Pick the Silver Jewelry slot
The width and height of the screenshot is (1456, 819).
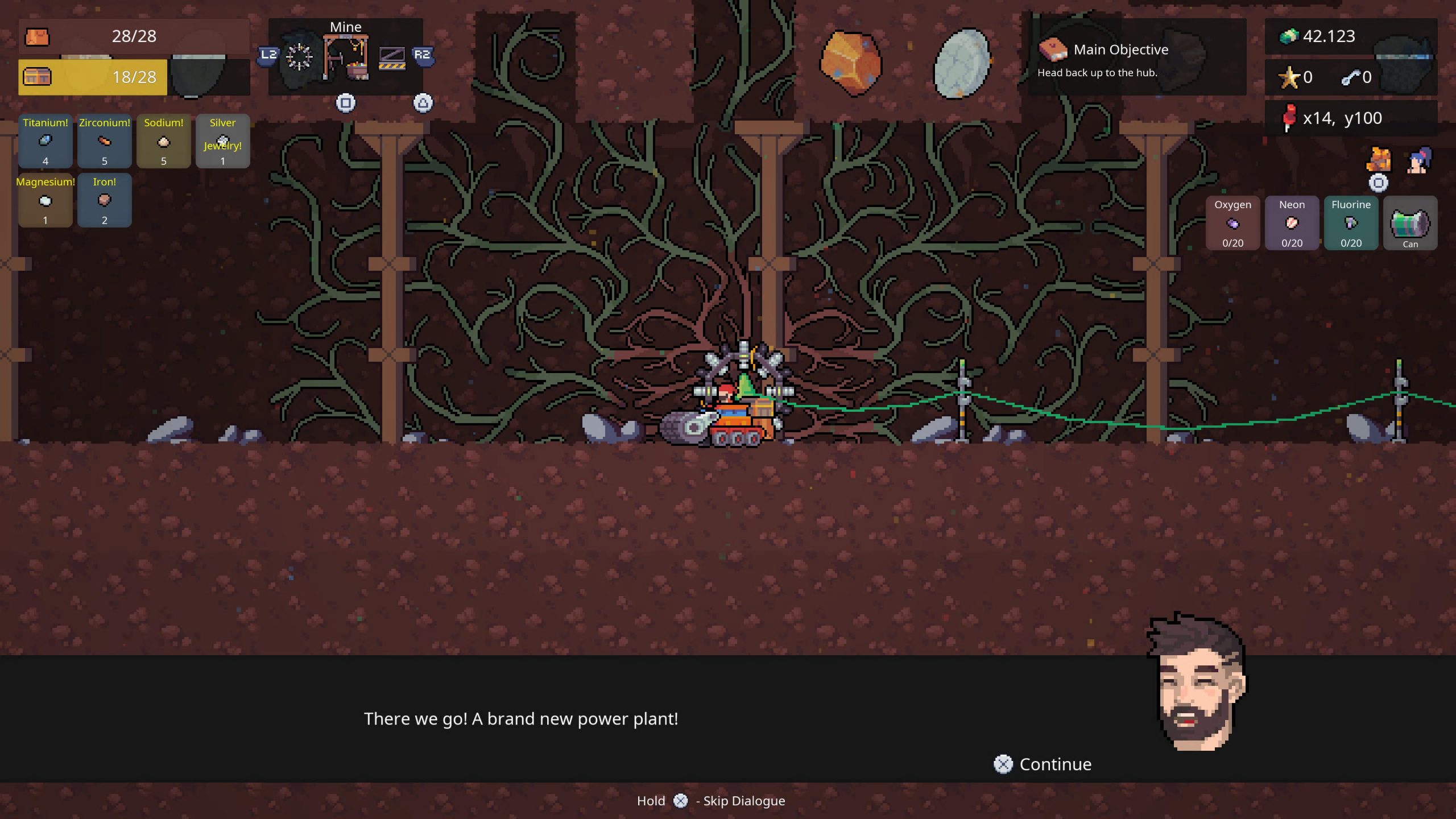(222, 141)
